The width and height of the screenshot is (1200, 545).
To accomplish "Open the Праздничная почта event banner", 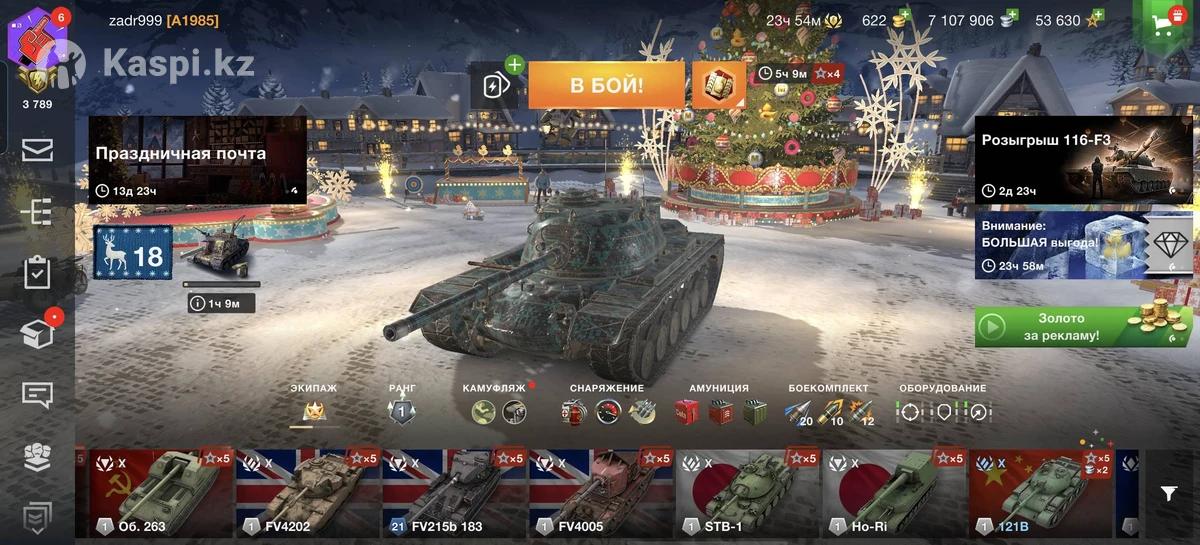I will [x=197, y=160].
